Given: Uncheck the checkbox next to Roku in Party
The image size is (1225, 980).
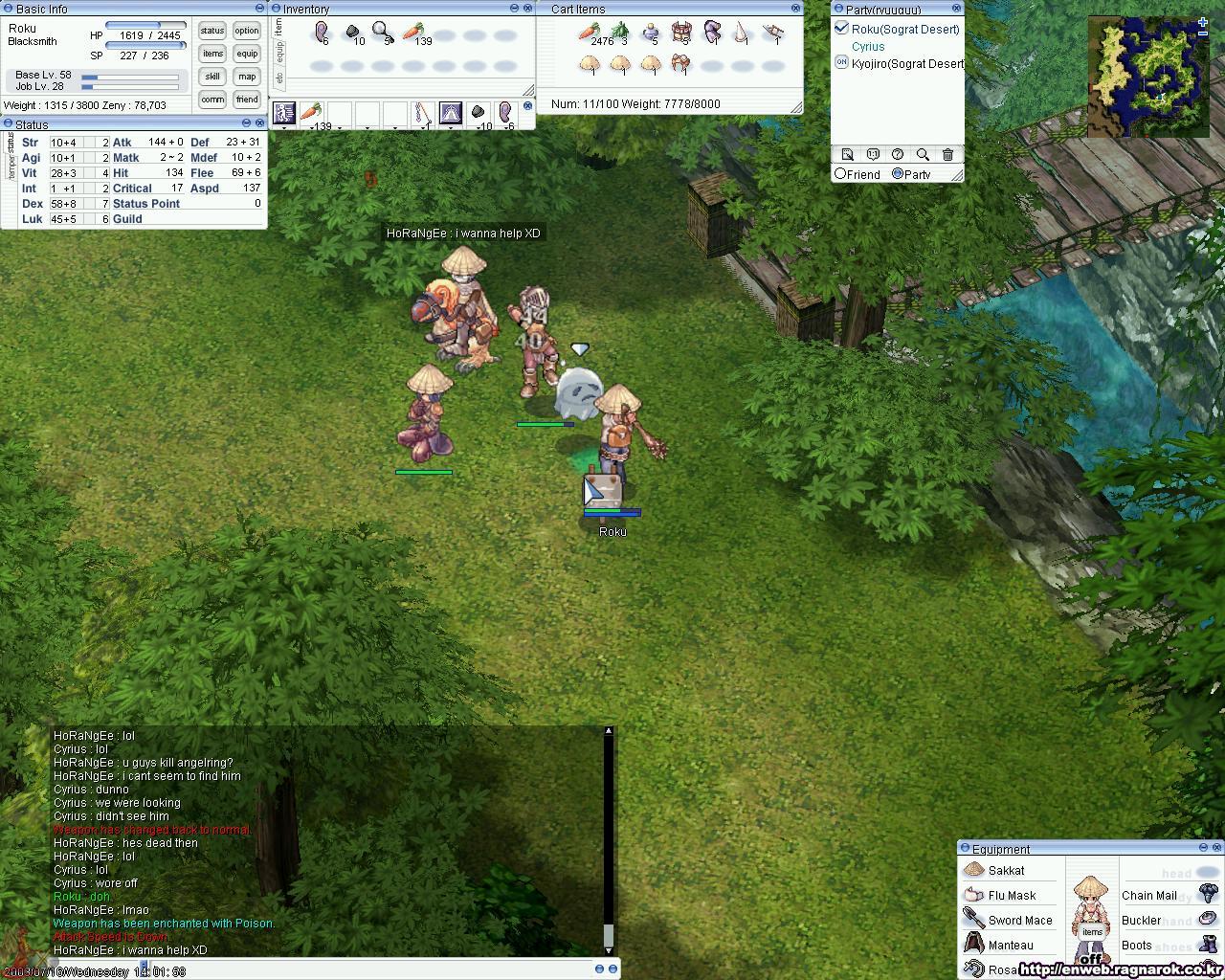Looking at the screenshot, I should tap(840, 29).
